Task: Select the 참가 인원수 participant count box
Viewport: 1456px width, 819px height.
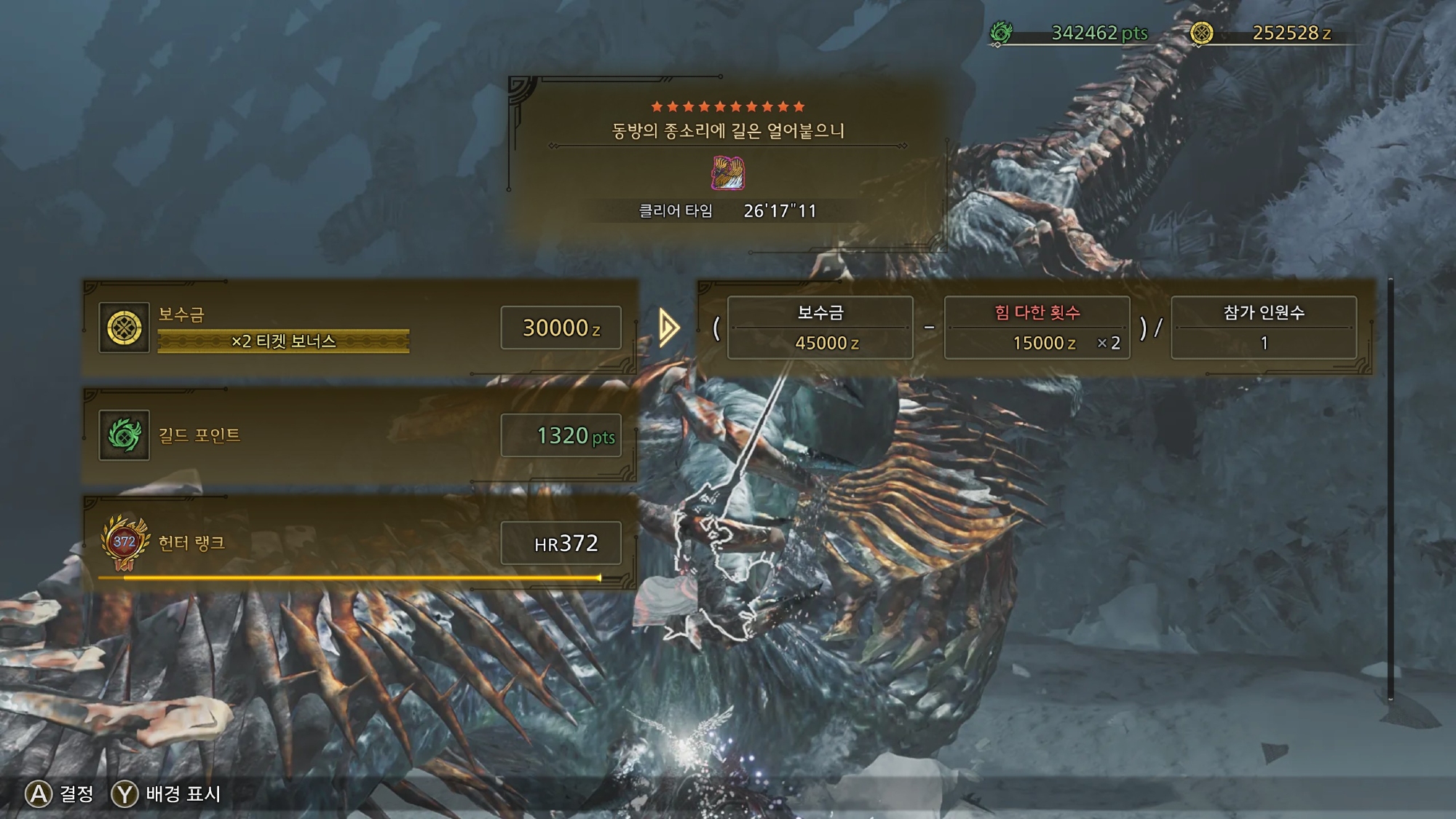Action: point(1263,328)
